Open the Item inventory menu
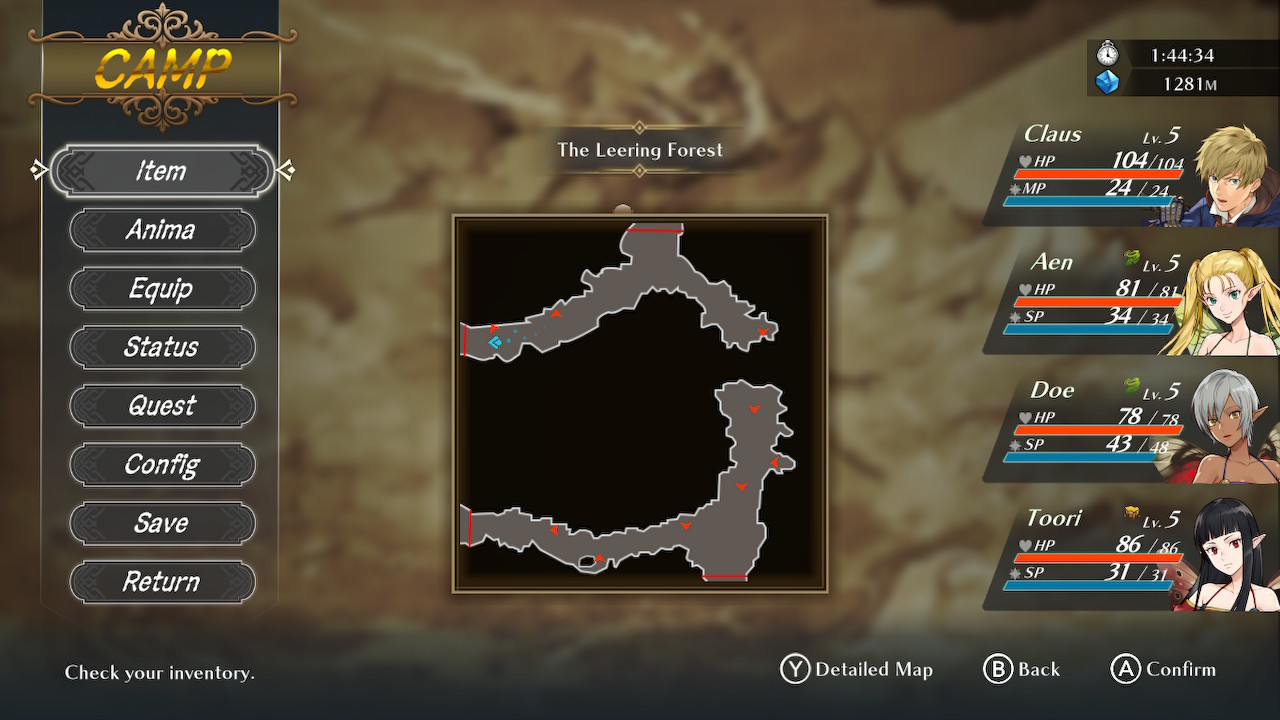Image resolution: width=1280 pixels, height=720 pixels. tap(162, 171)
